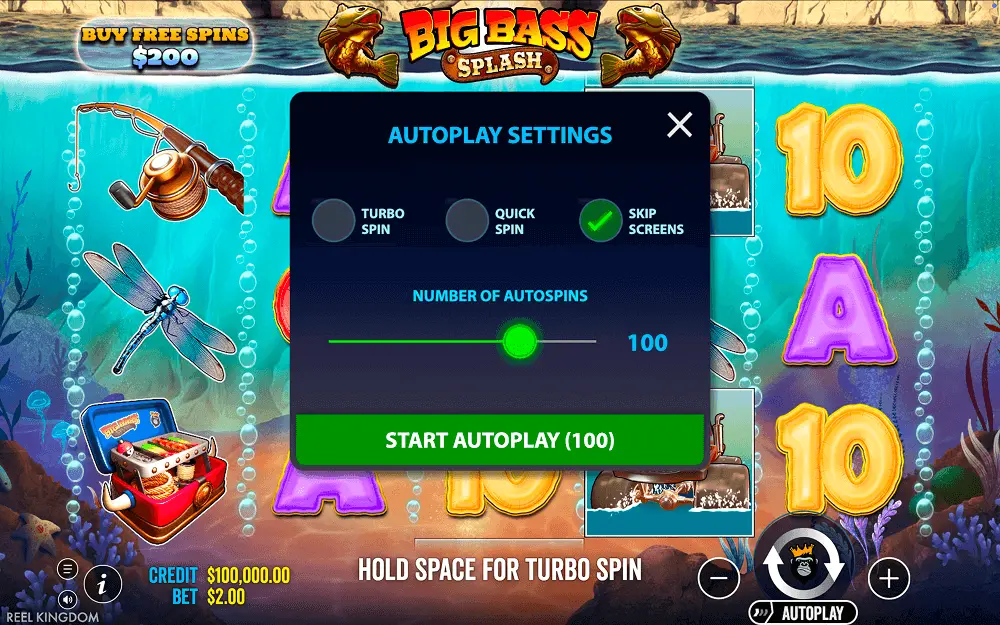Open the game info page
1000x625 pixels.
tap(103, 583)
